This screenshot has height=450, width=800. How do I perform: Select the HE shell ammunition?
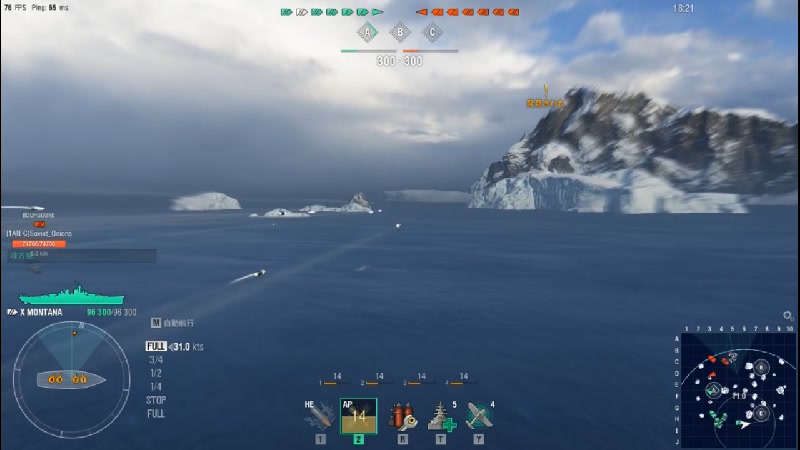[319, 415]
